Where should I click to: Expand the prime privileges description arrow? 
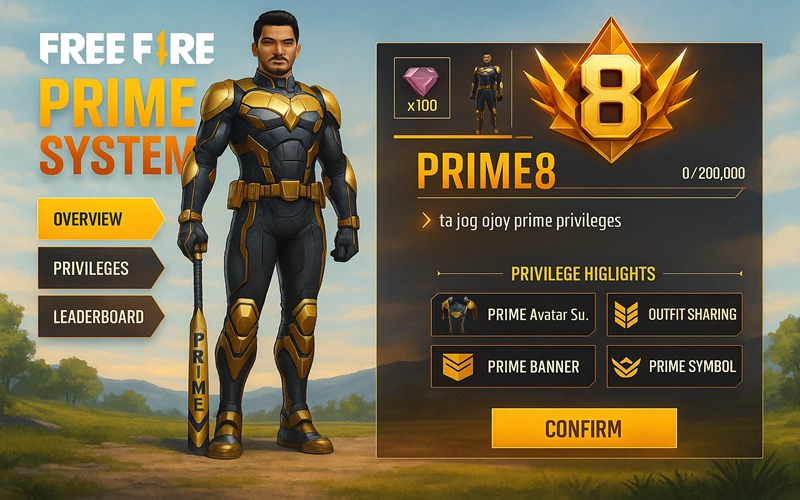(x=426, y=221)
